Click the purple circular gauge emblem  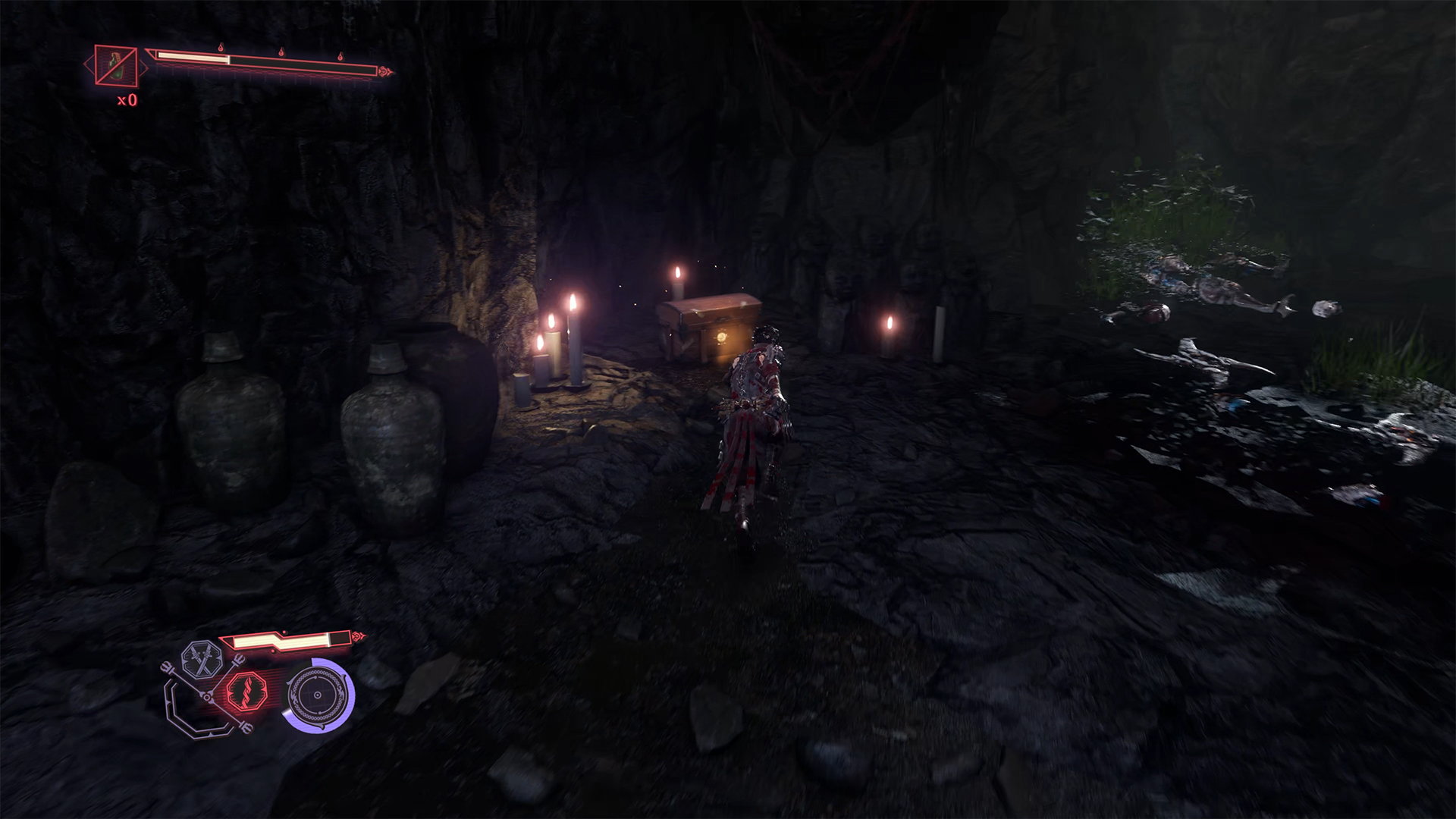pos(318,695)
